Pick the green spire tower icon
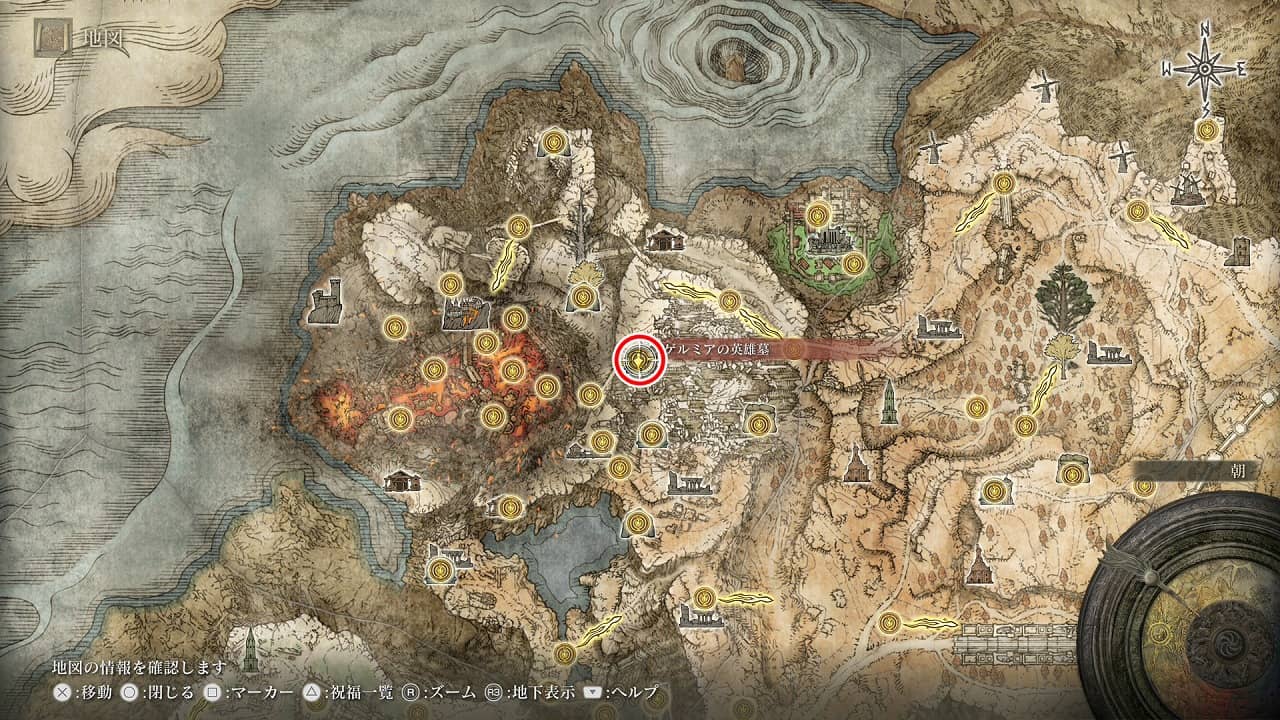Image resolution: width=1280 pixels, height=720 pixels. (249, 651)
